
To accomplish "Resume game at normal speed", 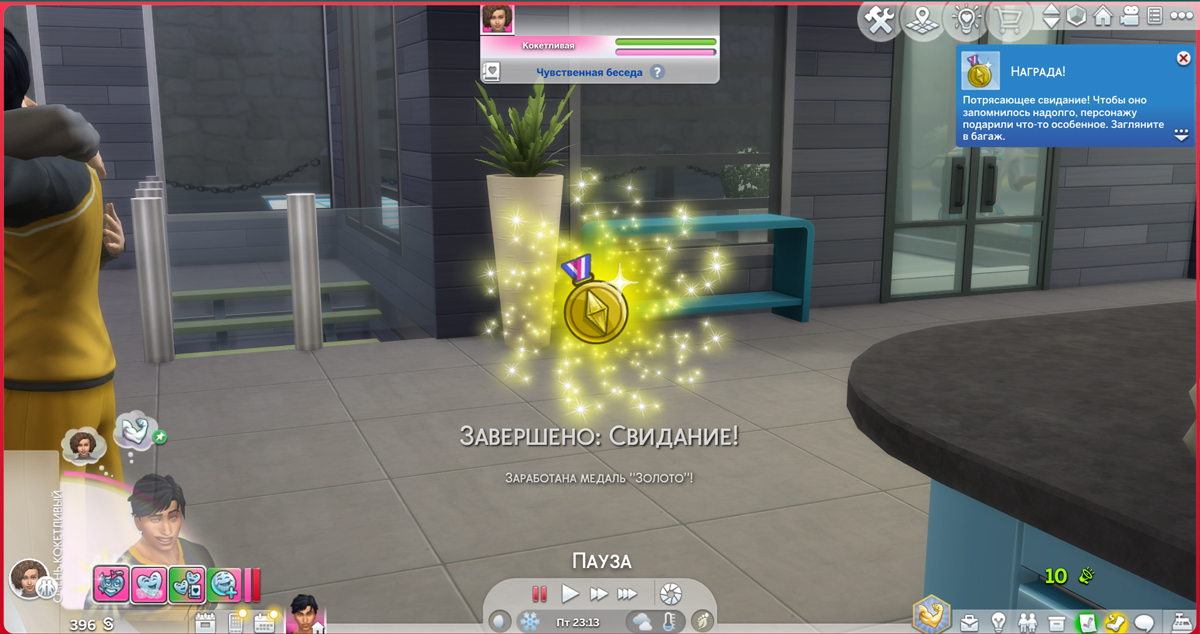I will coord(570,594).
